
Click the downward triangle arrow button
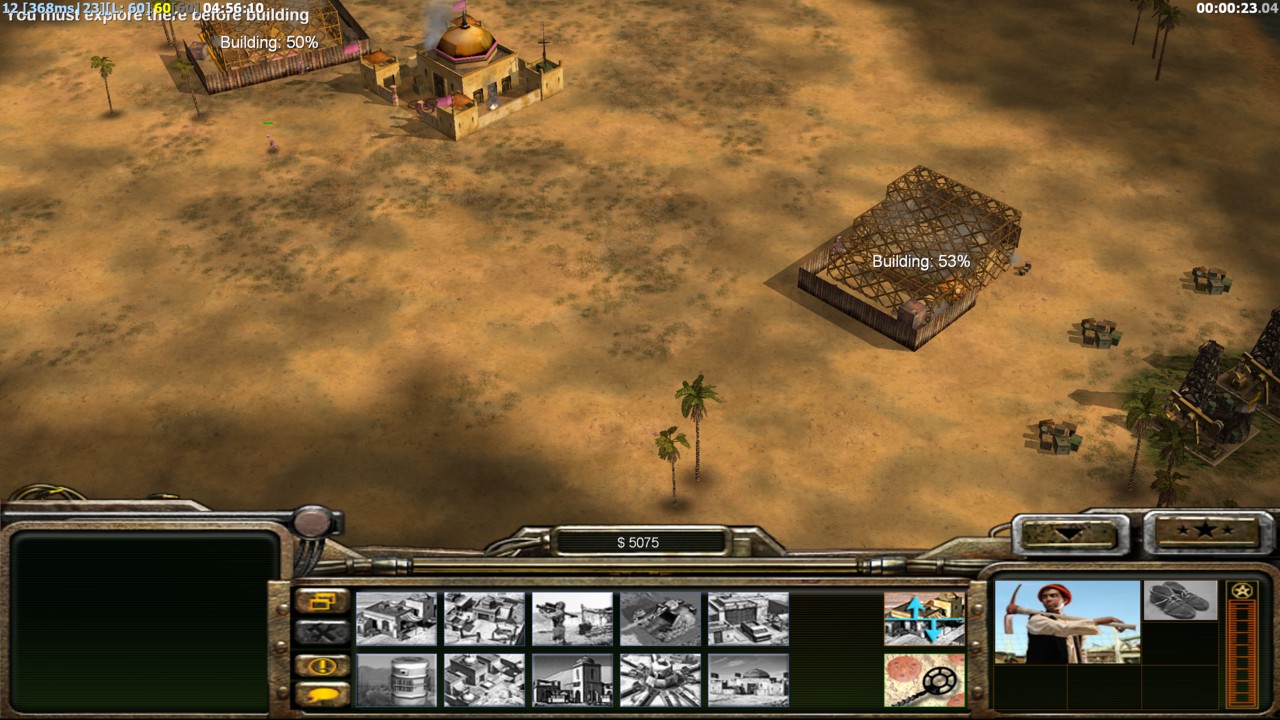tap(1068, 533)
